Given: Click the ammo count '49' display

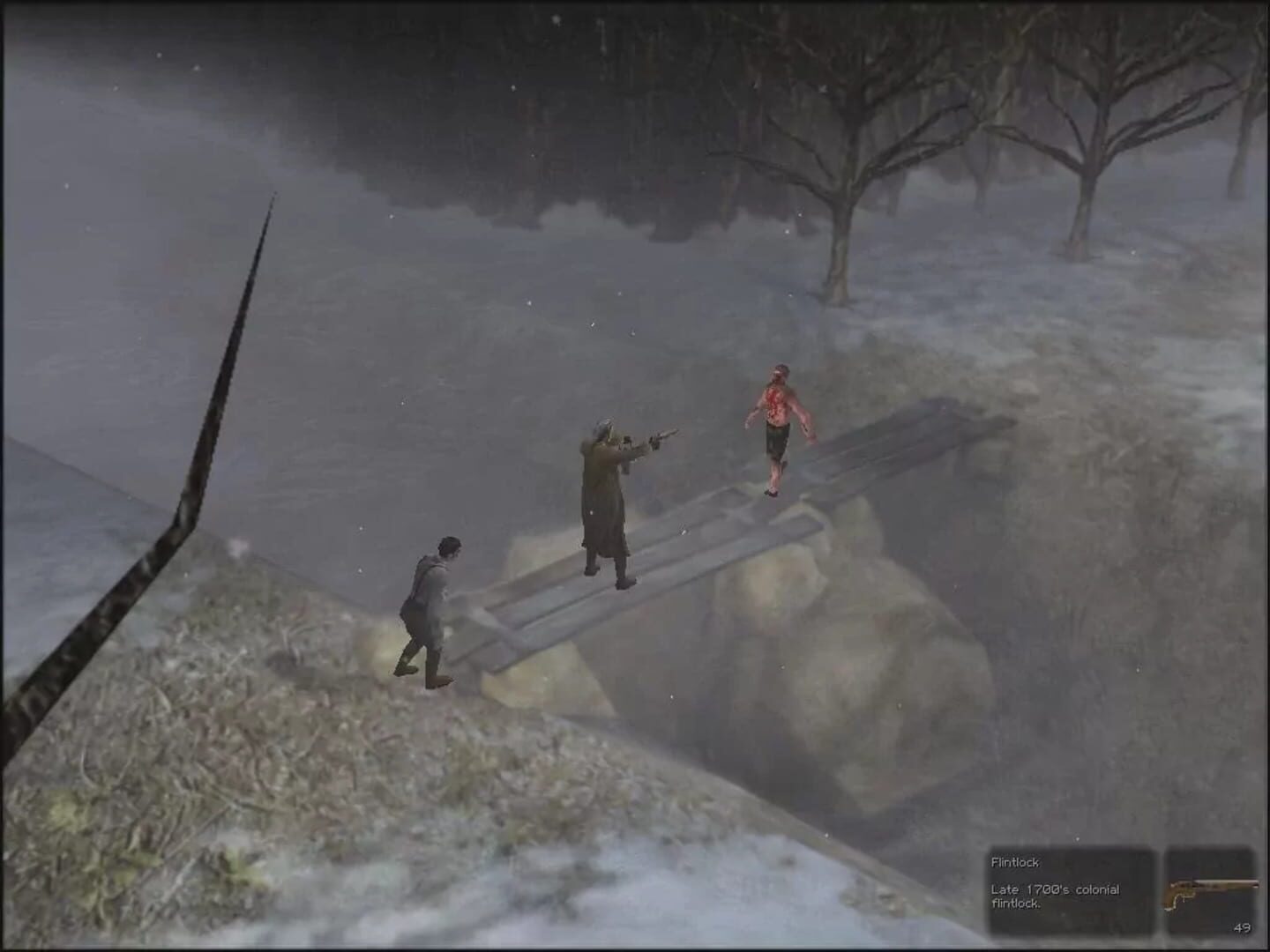Looking at the screenshot, I should 1243,926.
